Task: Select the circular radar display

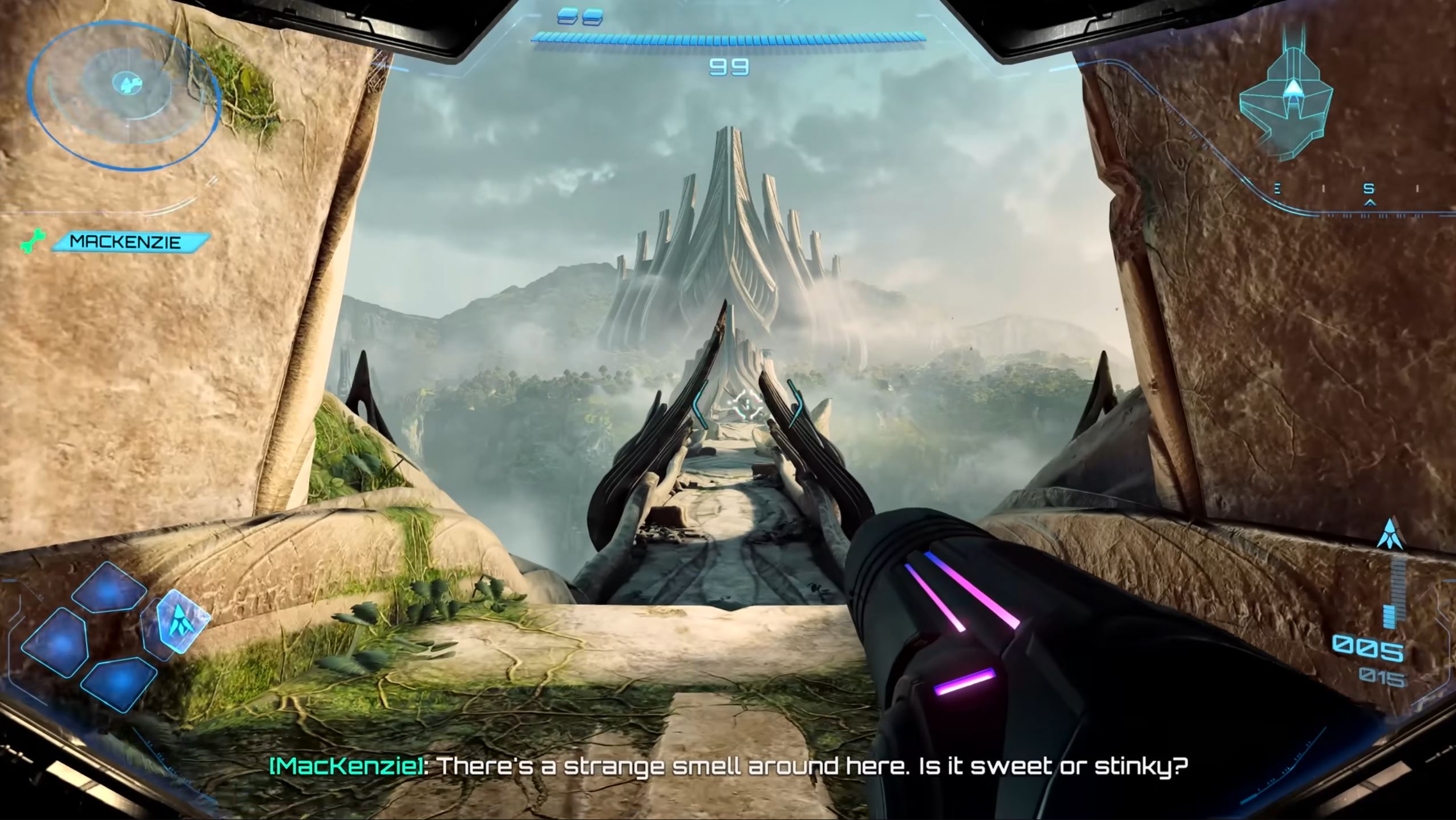Action: 125,86
